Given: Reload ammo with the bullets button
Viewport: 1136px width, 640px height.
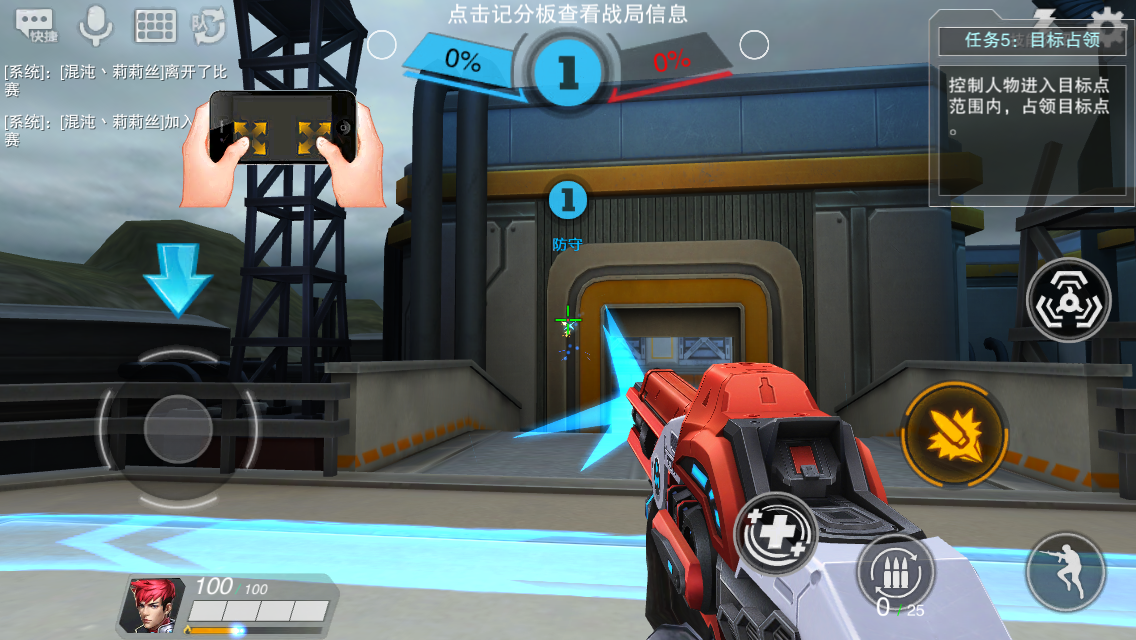Looking at the screenshot, I should point(895,571).
